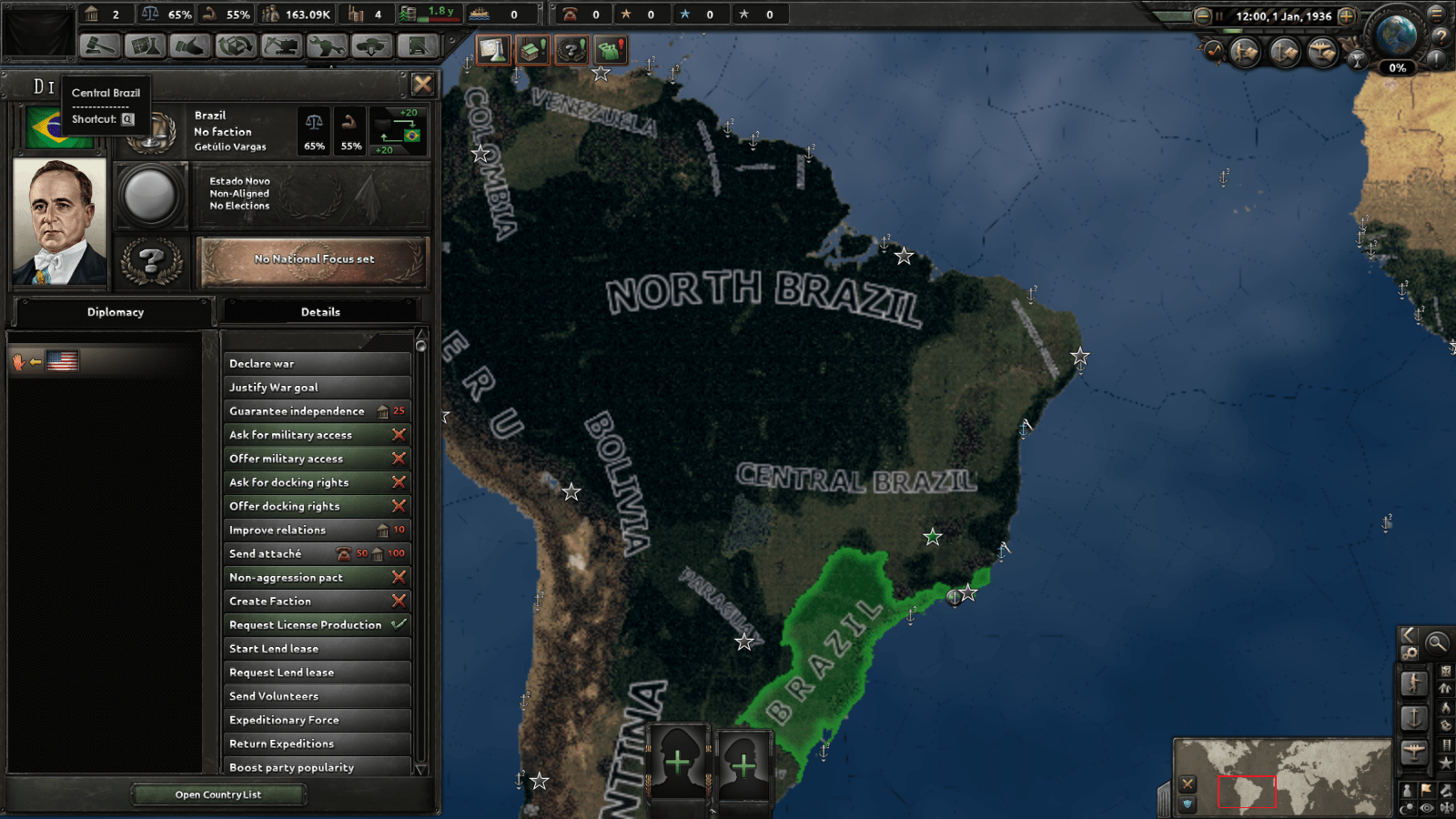Switch to the Diplomacy tab
This screenshot has width=1456, height=819.
pyautogui.click(x=116, y=311)
